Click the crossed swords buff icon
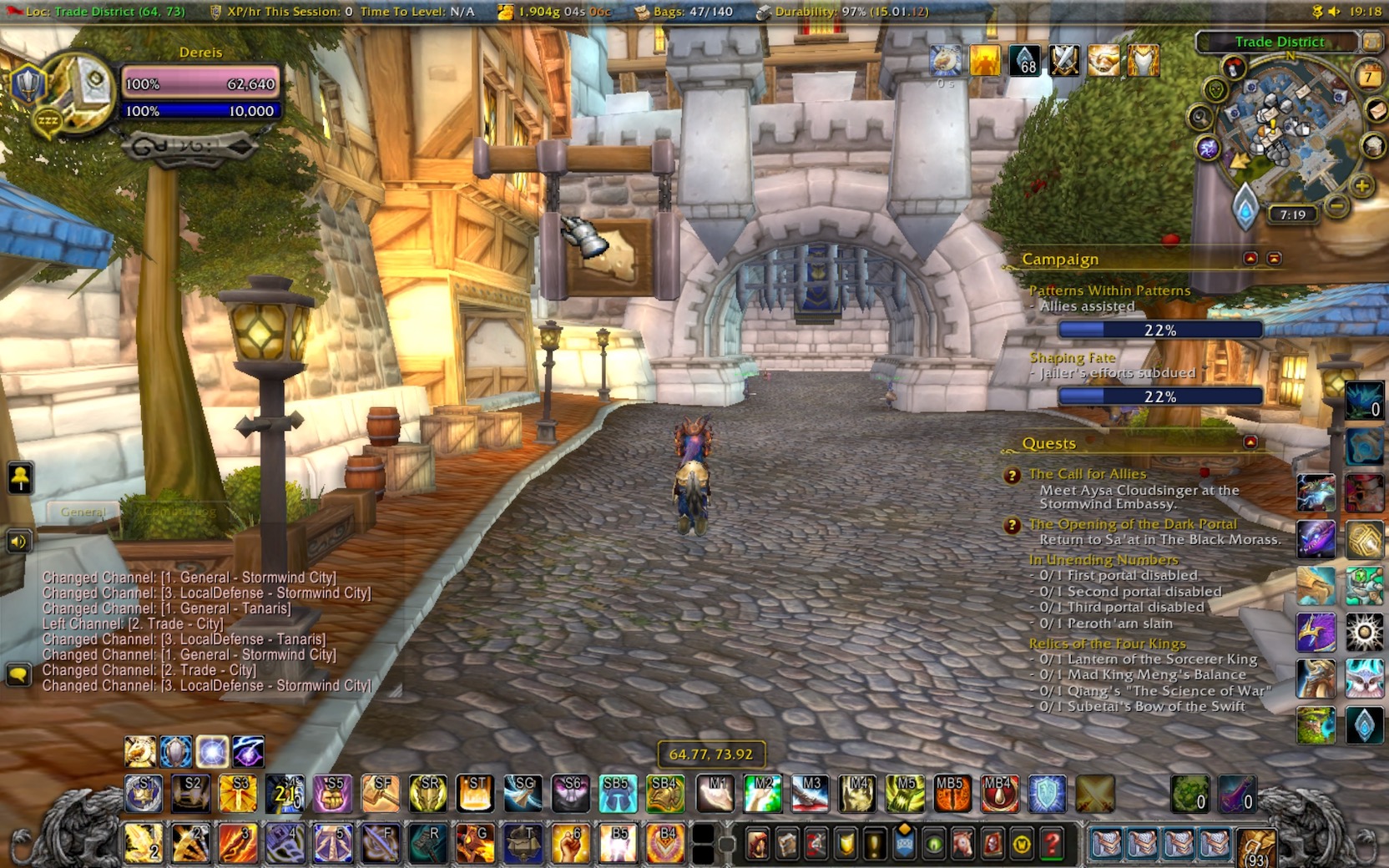The width and height of the screenshot is (1389, 868). click(1064, 61)
